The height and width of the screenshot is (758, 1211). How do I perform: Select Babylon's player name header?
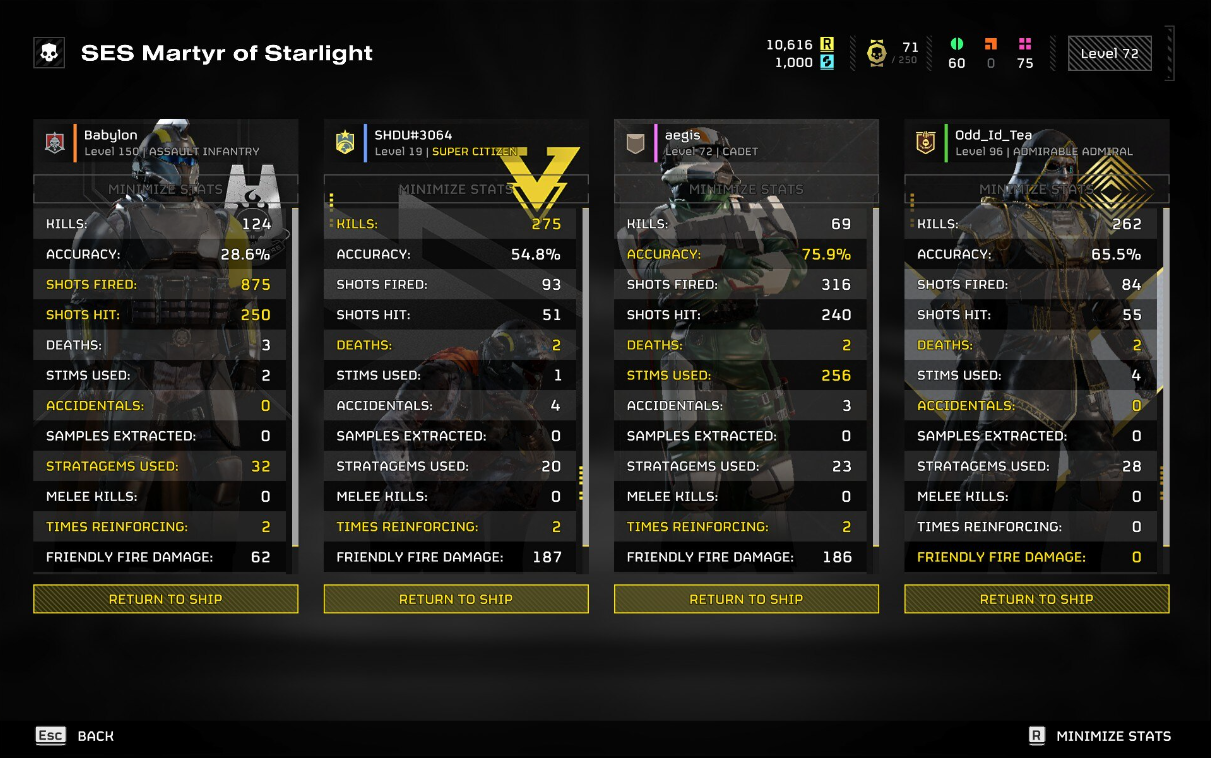click(166, 143)
